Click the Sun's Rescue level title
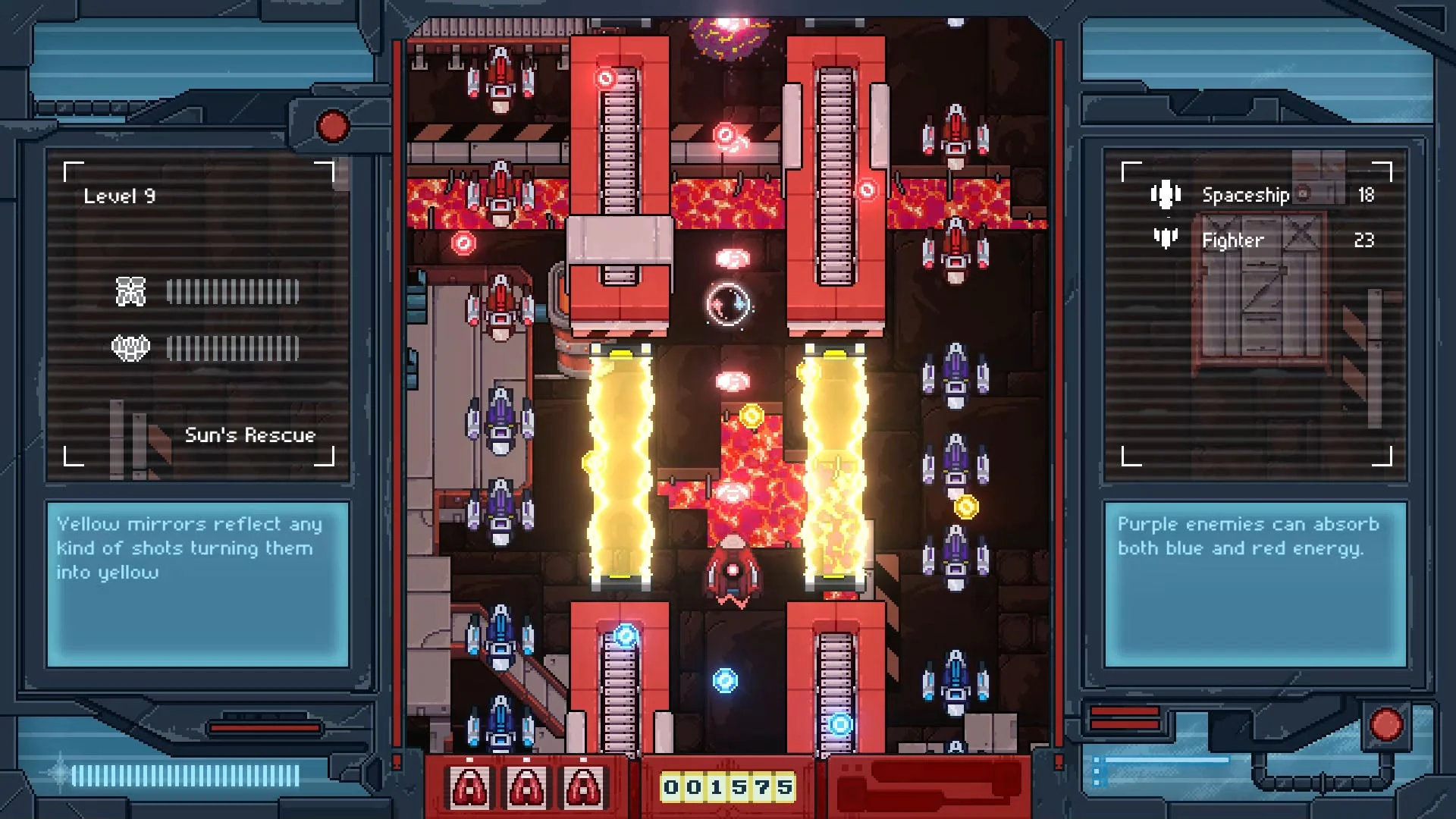Screen dimensions: 1456x819 [x=250, y=435]
